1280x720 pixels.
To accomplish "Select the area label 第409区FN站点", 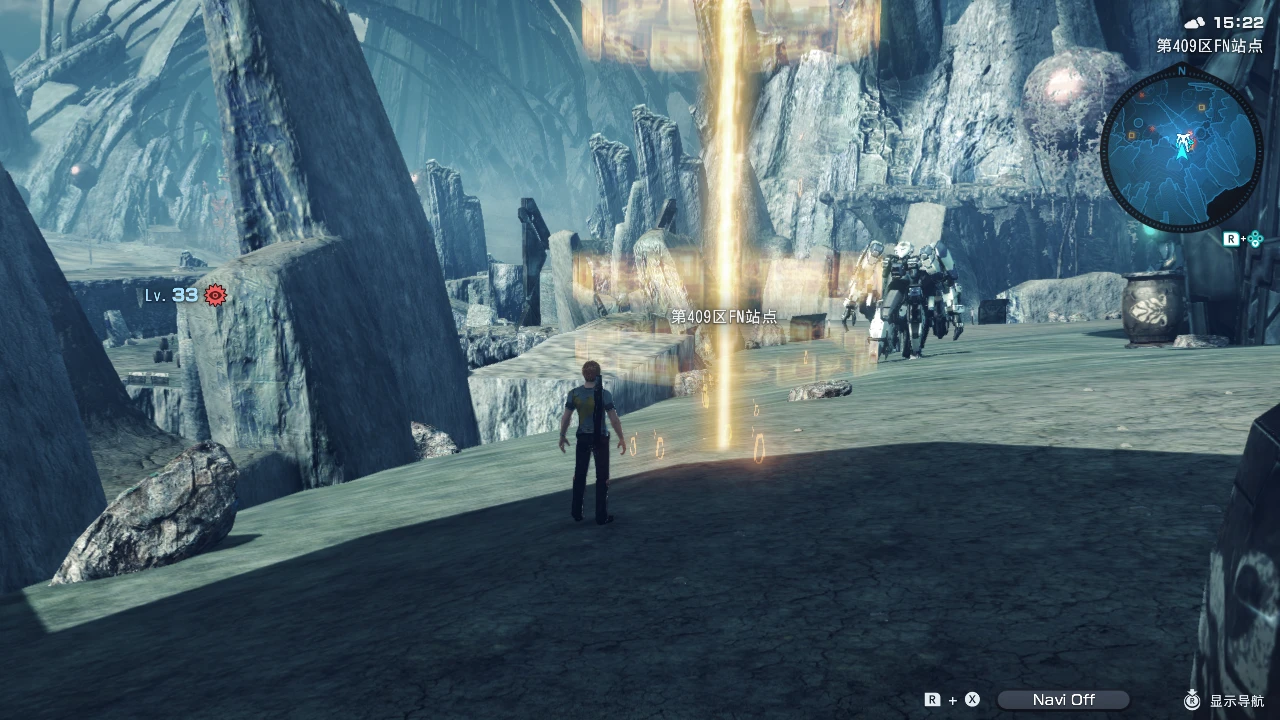I will click(x=1207, y=46).
